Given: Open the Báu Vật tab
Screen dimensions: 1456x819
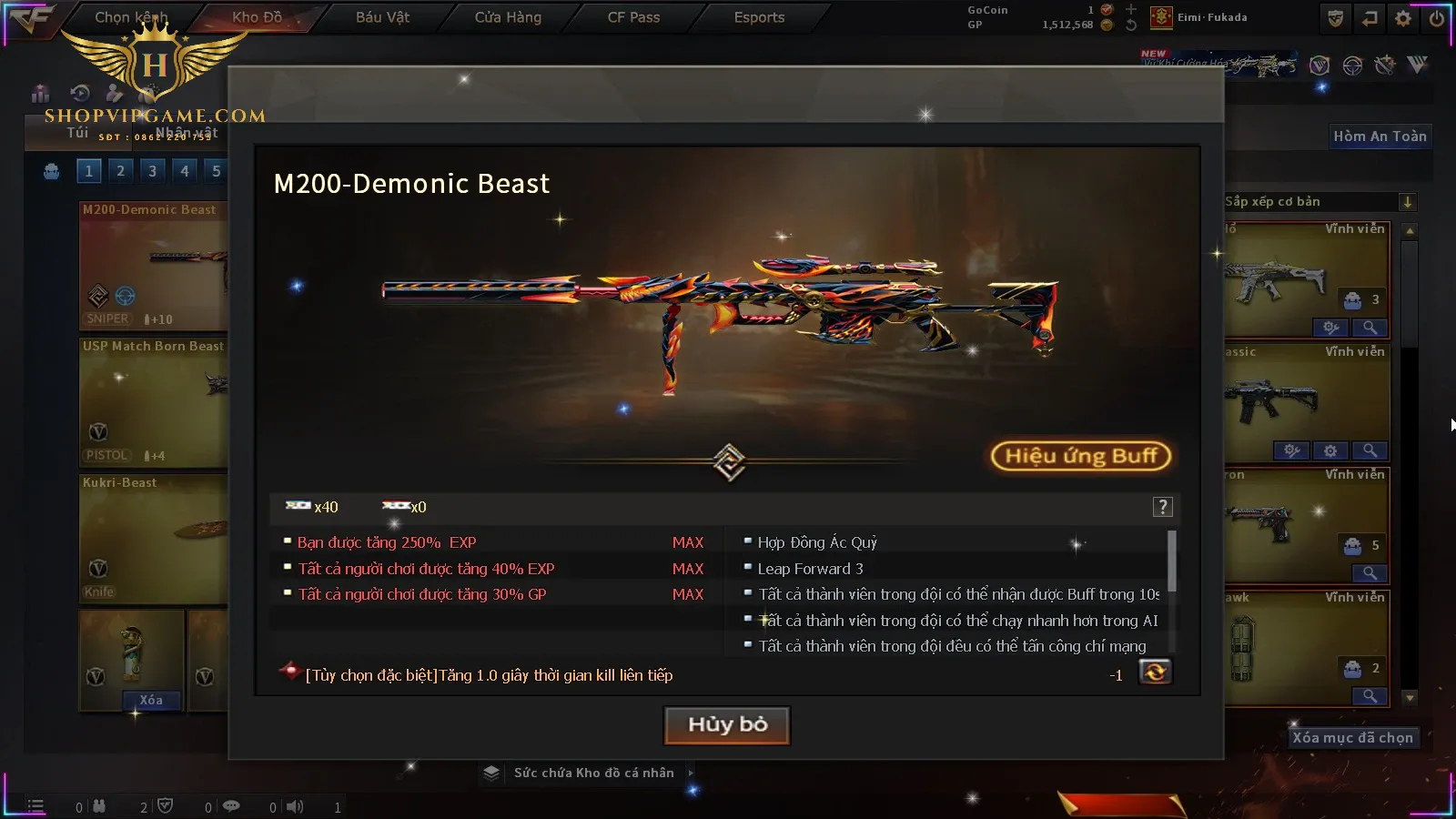Looking at the screenshot, I should [382, 17].
